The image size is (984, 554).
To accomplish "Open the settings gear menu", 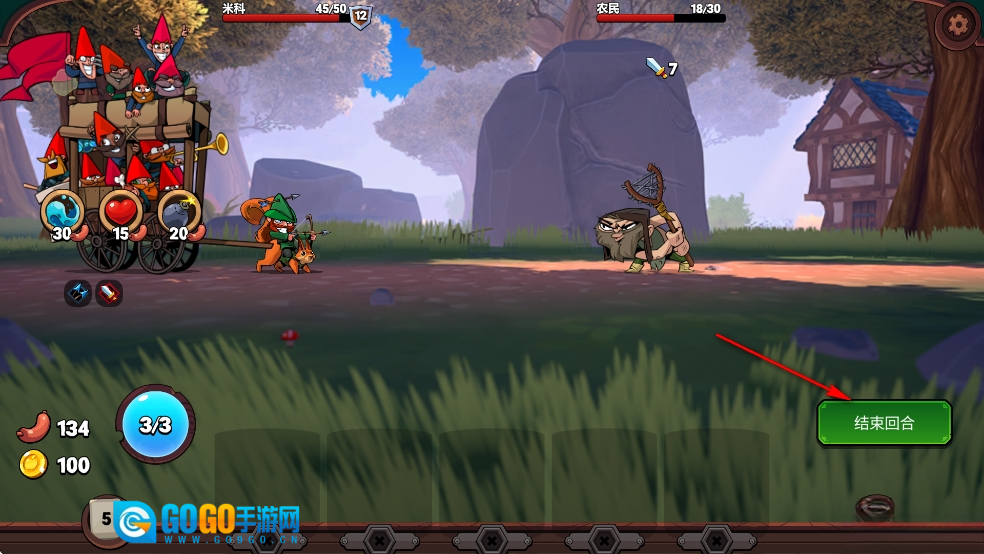I will click(x=959, y=24).
